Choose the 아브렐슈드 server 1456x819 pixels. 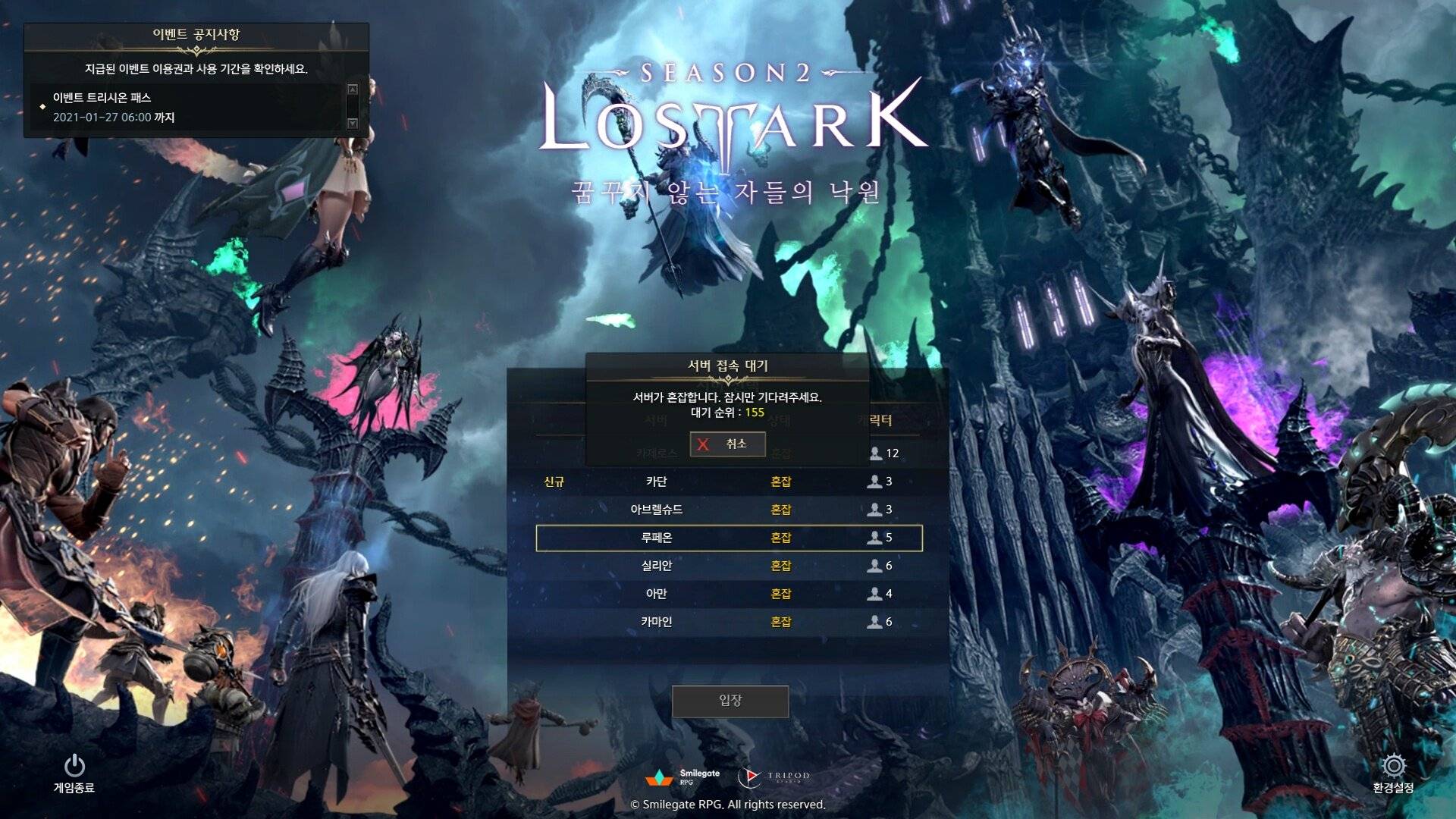click(729, 510)
